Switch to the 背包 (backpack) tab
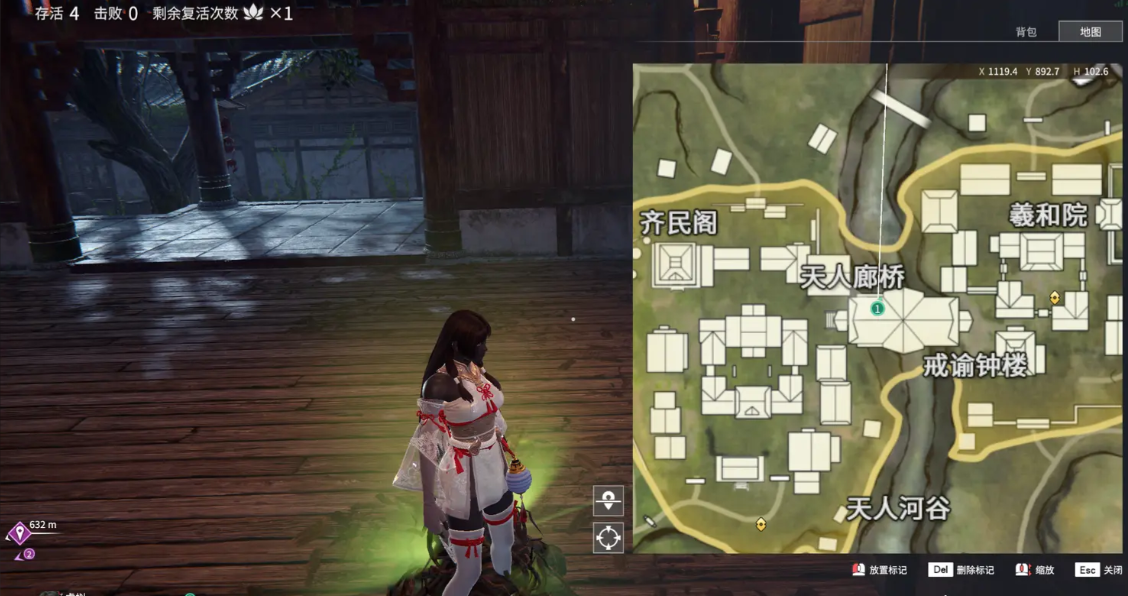 coord(1026,31)
